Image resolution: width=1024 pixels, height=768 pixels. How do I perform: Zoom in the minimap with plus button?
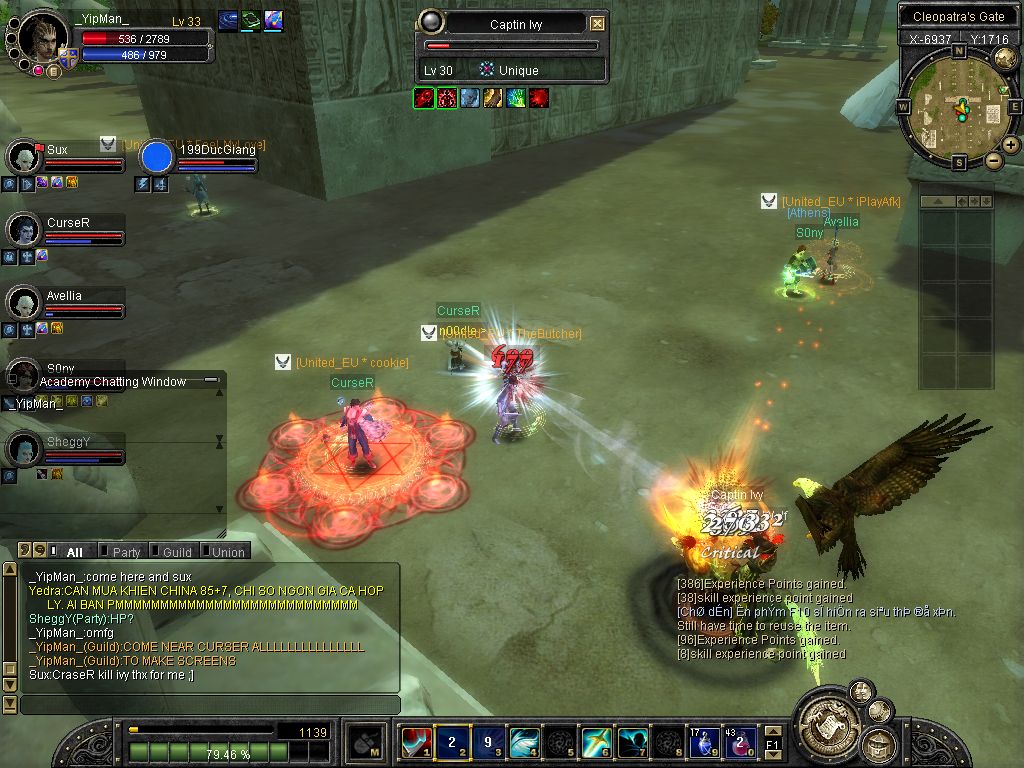click(1011, 145)
